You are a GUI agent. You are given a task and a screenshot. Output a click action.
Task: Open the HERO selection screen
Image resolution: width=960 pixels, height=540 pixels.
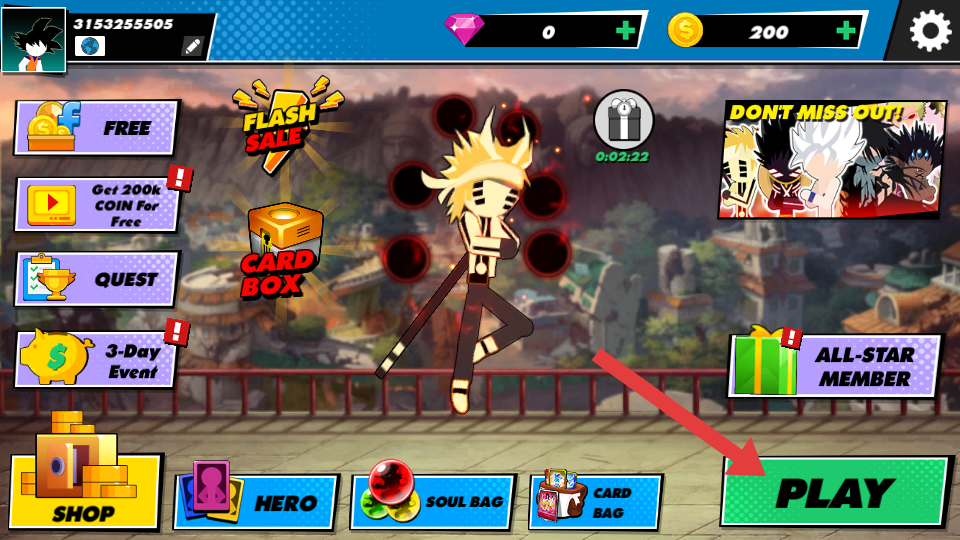point(256,502)
